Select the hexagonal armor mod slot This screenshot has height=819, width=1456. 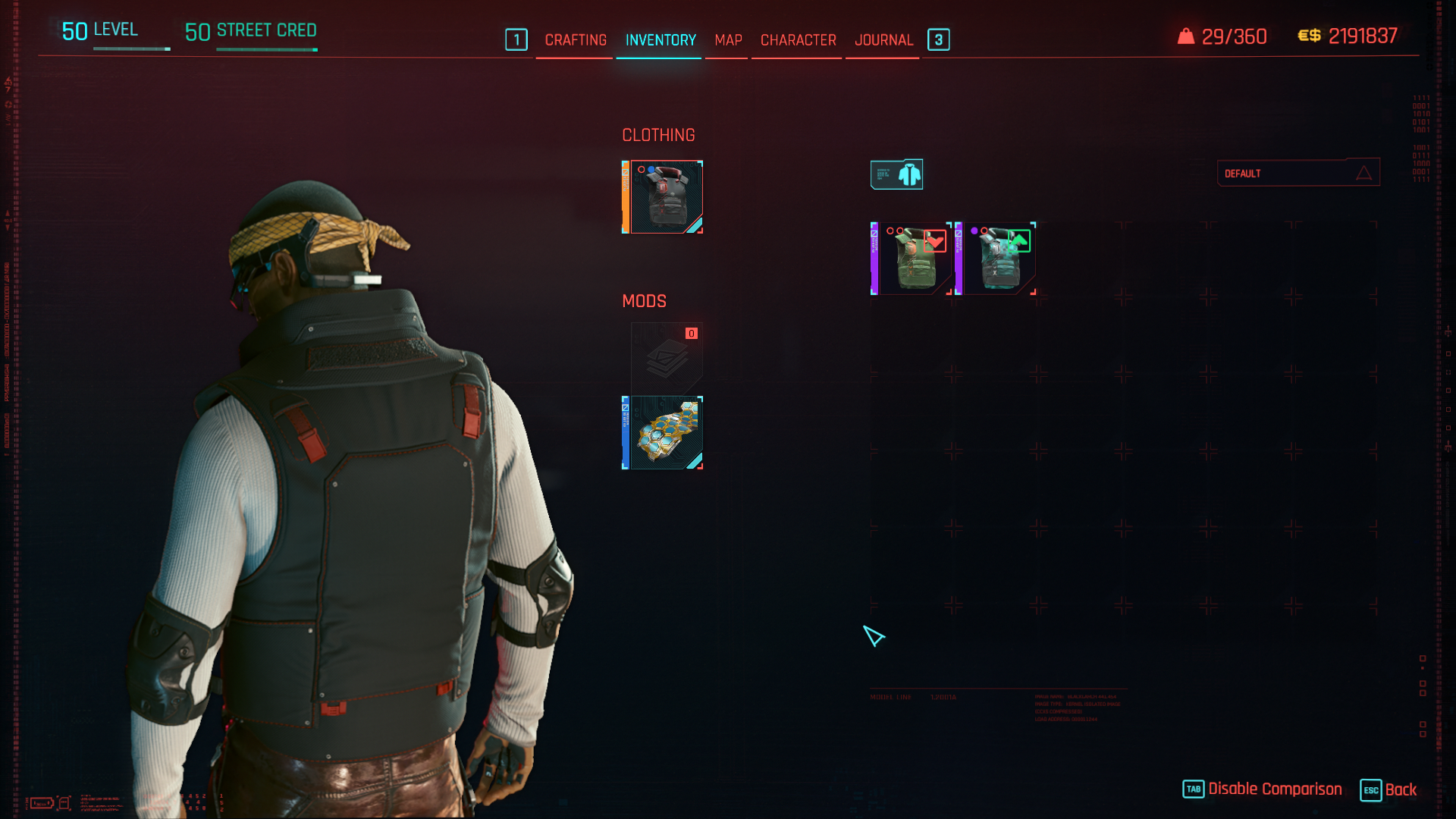click(664, 433)
